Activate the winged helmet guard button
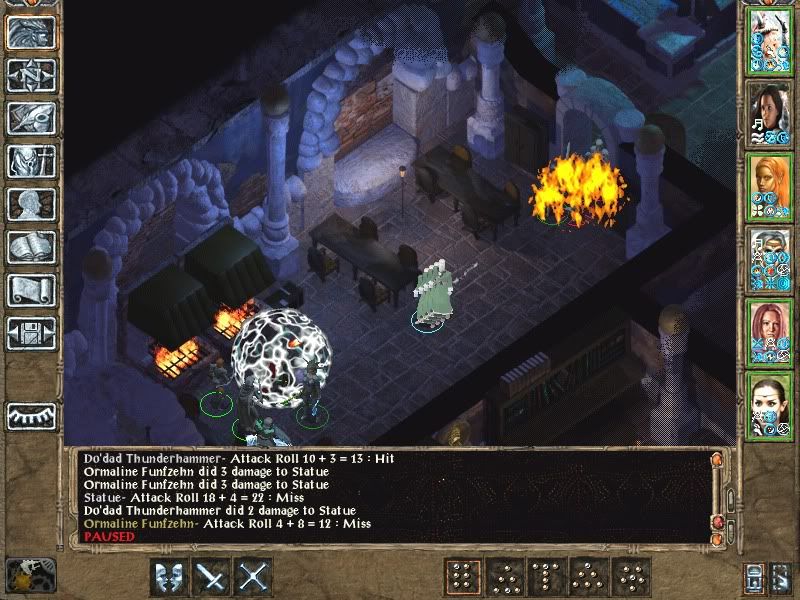Screen dimensions: 800x600 click(169, 578)
